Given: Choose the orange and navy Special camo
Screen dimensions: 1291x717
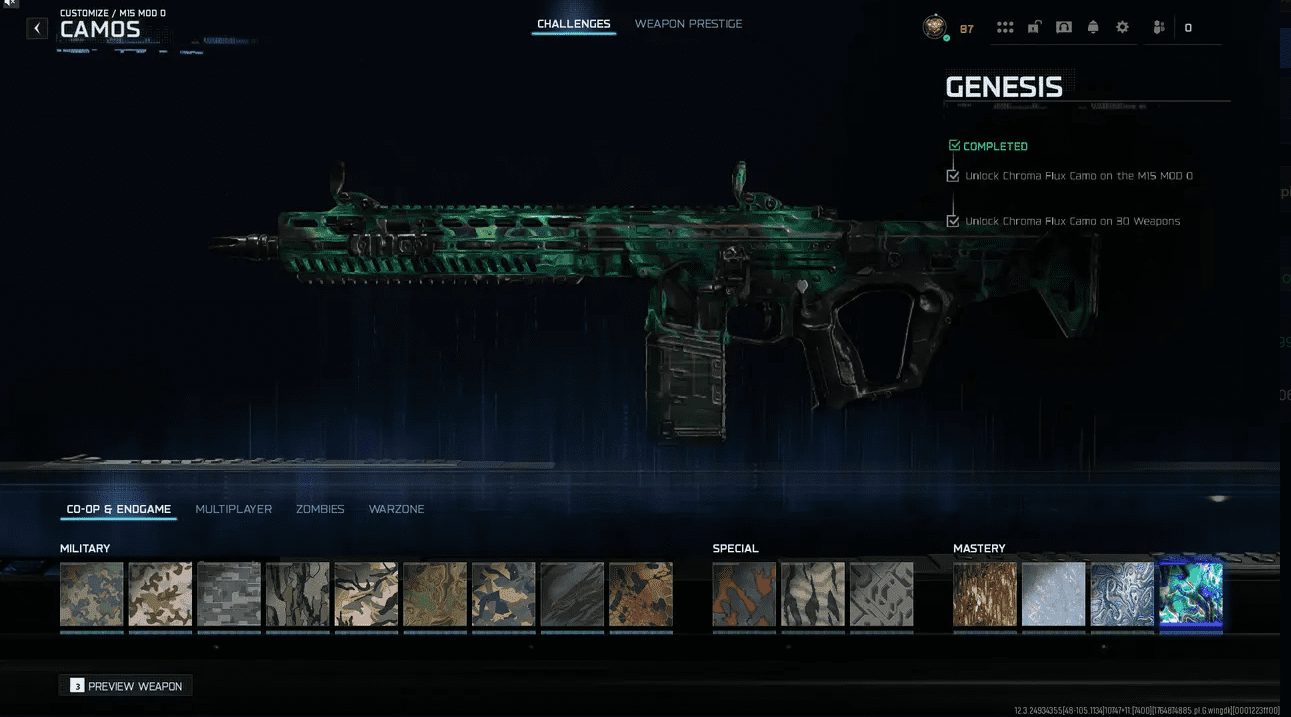Looking at the screenshot, I should (x=744, y=594).
